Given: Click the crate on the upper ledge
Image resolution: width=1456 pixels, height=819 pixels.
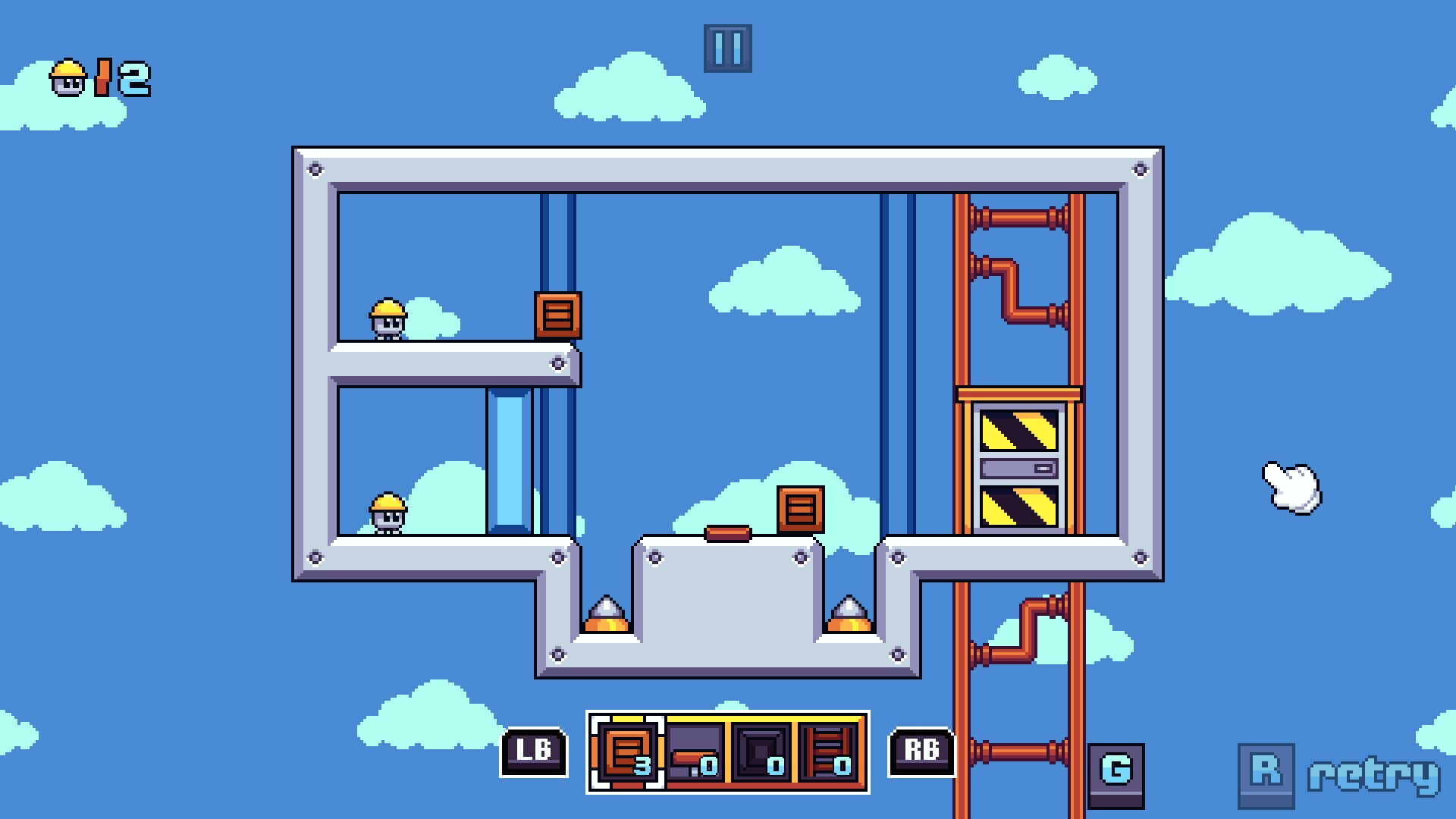Looking at the screenshot, I should click(x=559, y=313).
